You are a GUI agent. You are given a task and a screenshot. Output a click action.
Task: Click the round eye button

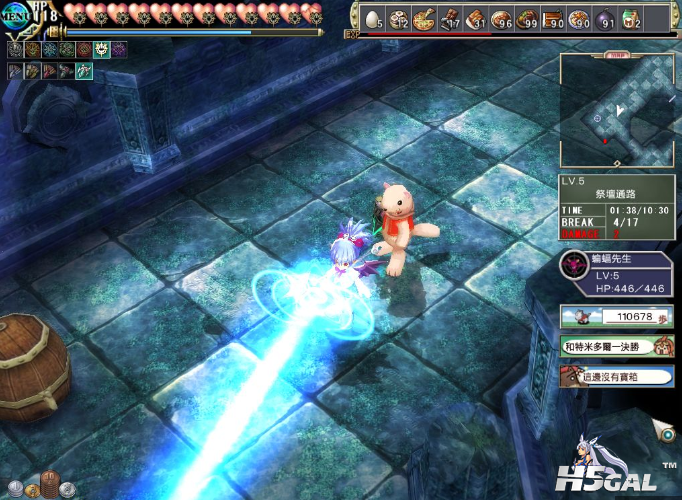663,430
